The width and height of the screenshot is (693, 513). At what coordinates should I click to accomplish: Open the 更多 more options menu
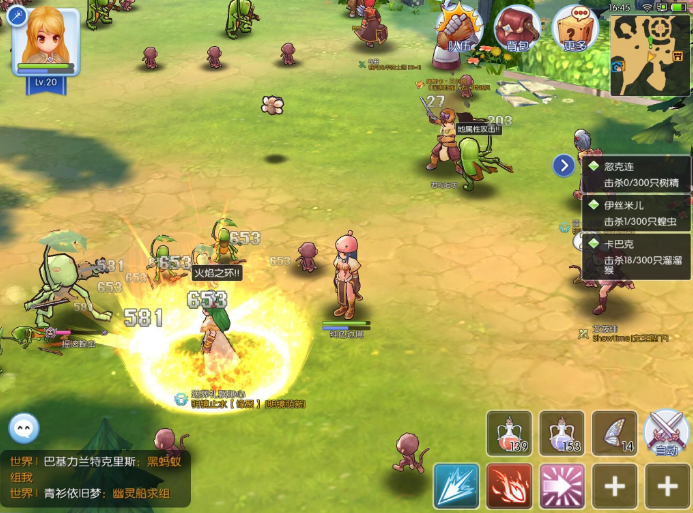(x=575, y=29)
